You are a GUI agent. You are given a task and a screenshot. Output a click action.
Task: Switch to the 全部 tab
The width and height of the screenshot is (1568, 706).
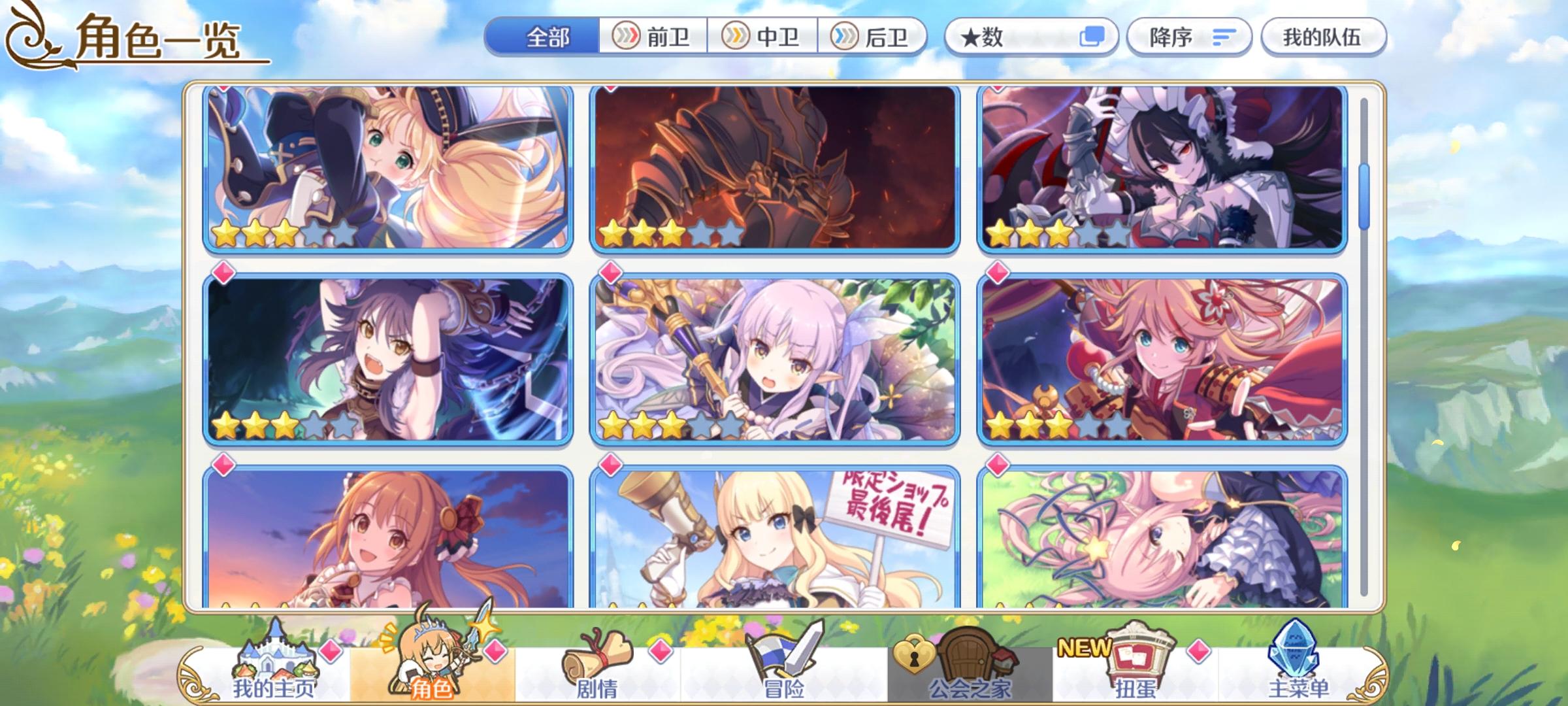click(546, 37)
